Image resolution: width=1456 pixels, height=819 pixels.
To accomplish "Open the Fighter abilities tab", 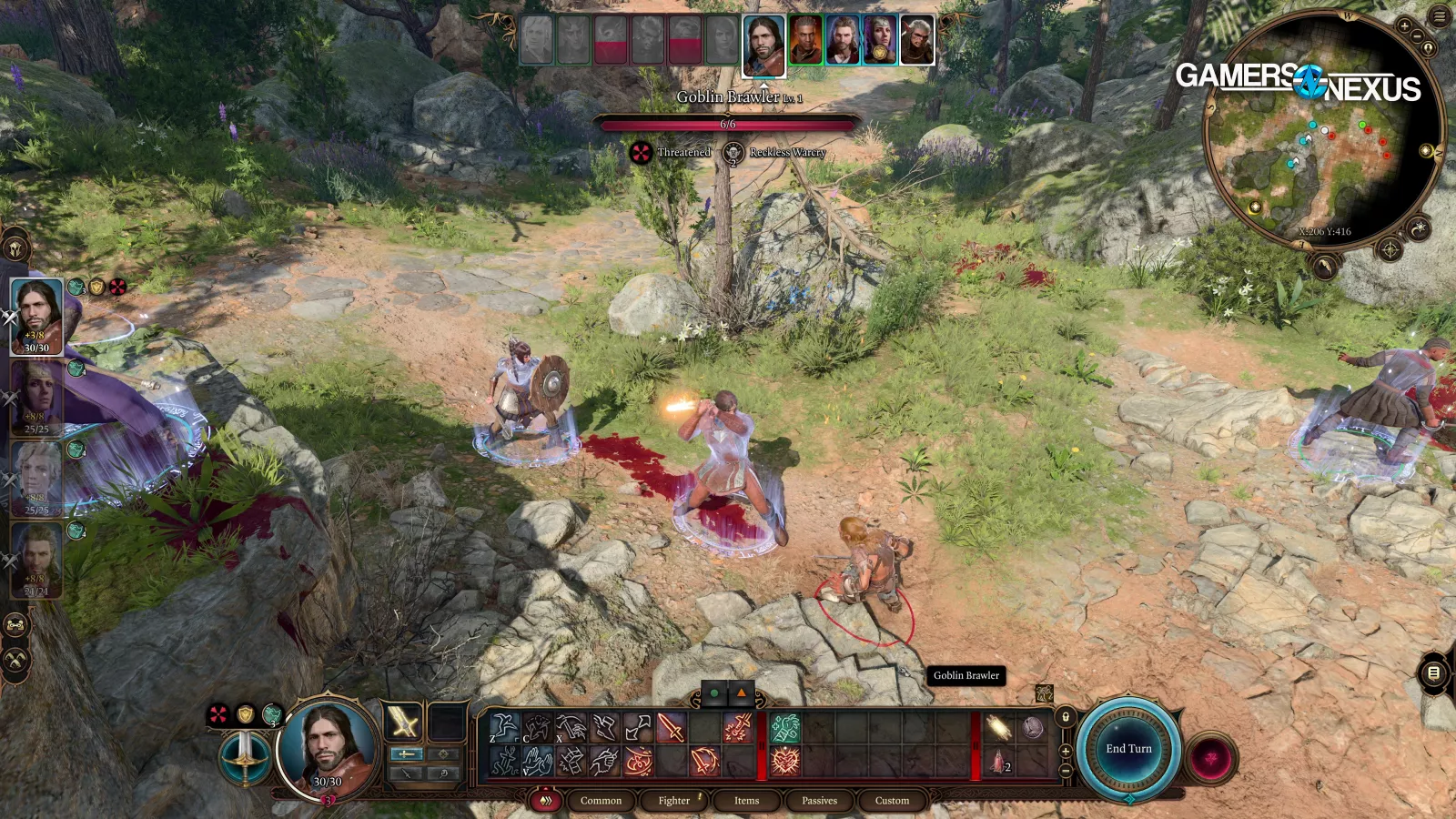I will [674, 801].
